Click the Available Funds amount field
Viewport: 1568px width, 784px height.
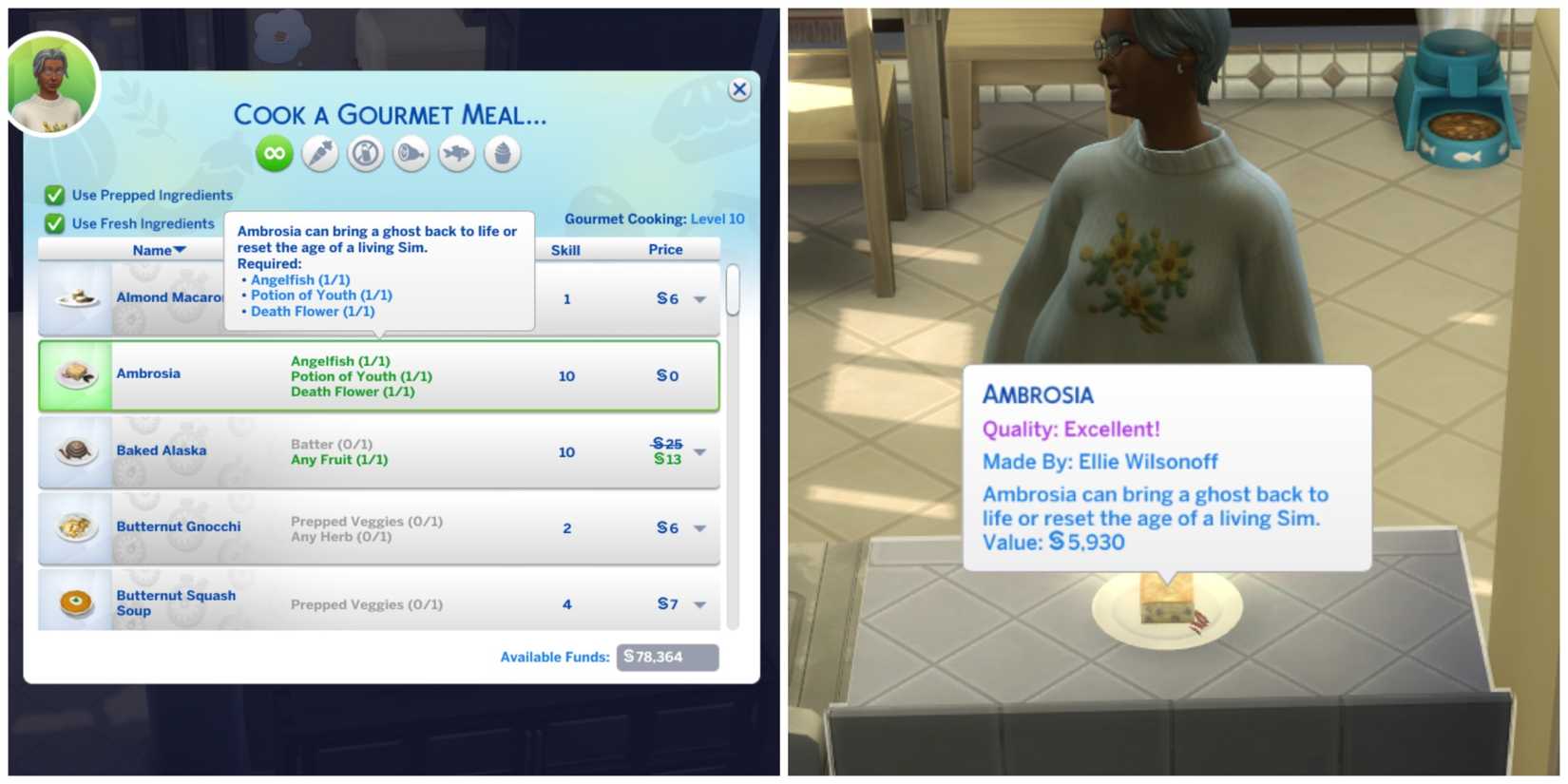[667, 657]
